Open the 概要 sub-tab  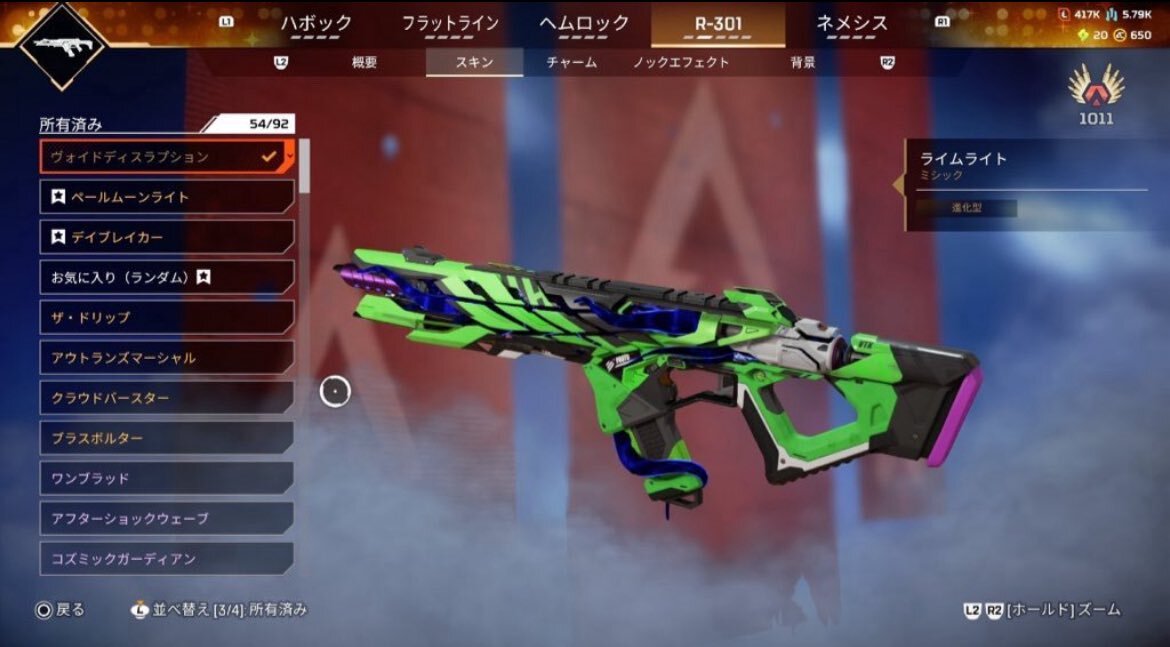coord(365,62)
